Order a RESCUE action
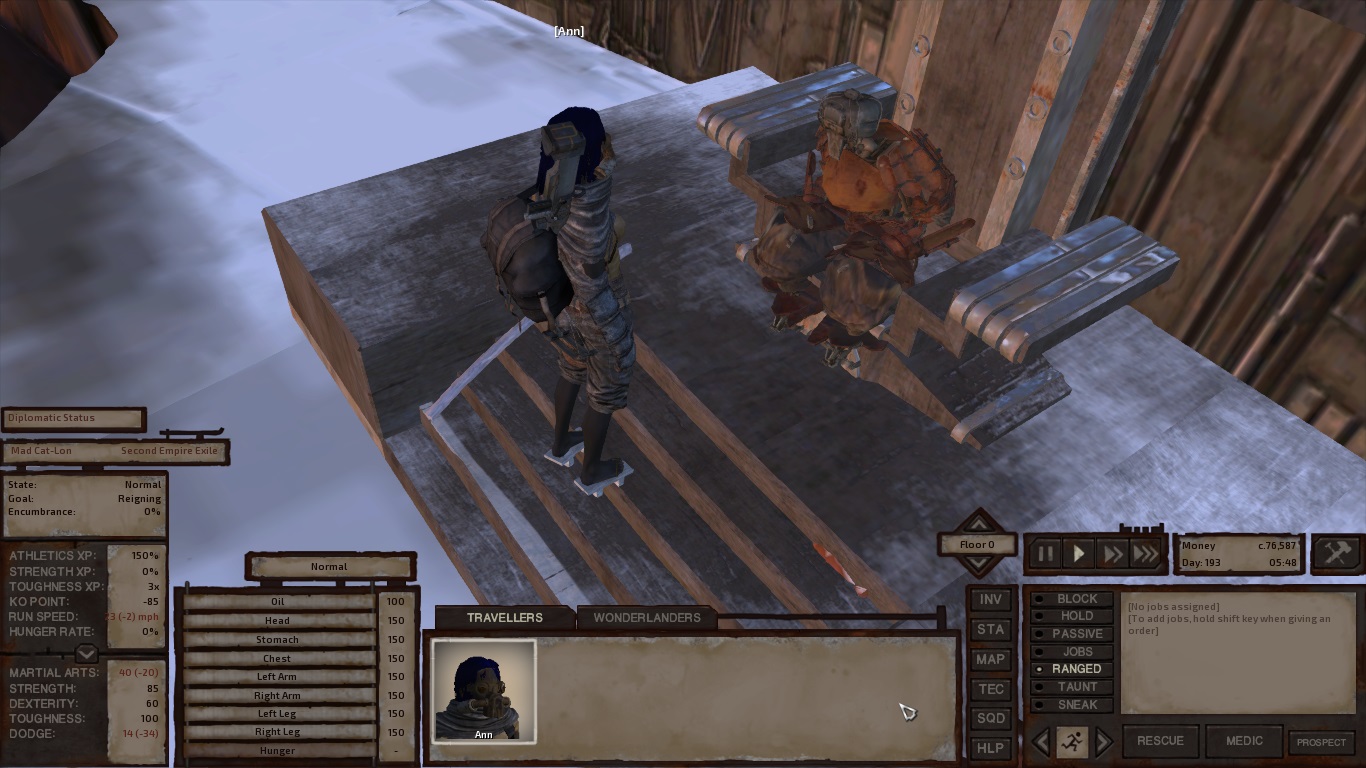Viewport: 1366px width, 768px height. (1161, 741)
